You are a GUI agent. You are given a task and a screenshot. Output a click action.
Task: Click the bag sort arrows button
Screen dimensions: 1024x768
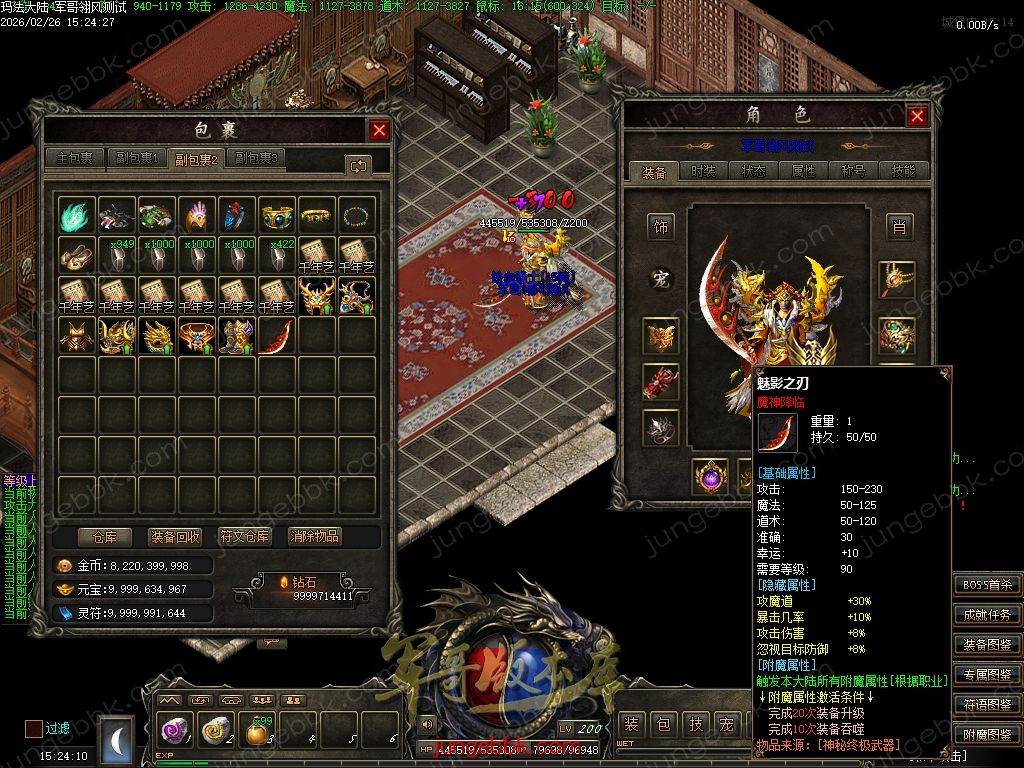tap(357, 165)
